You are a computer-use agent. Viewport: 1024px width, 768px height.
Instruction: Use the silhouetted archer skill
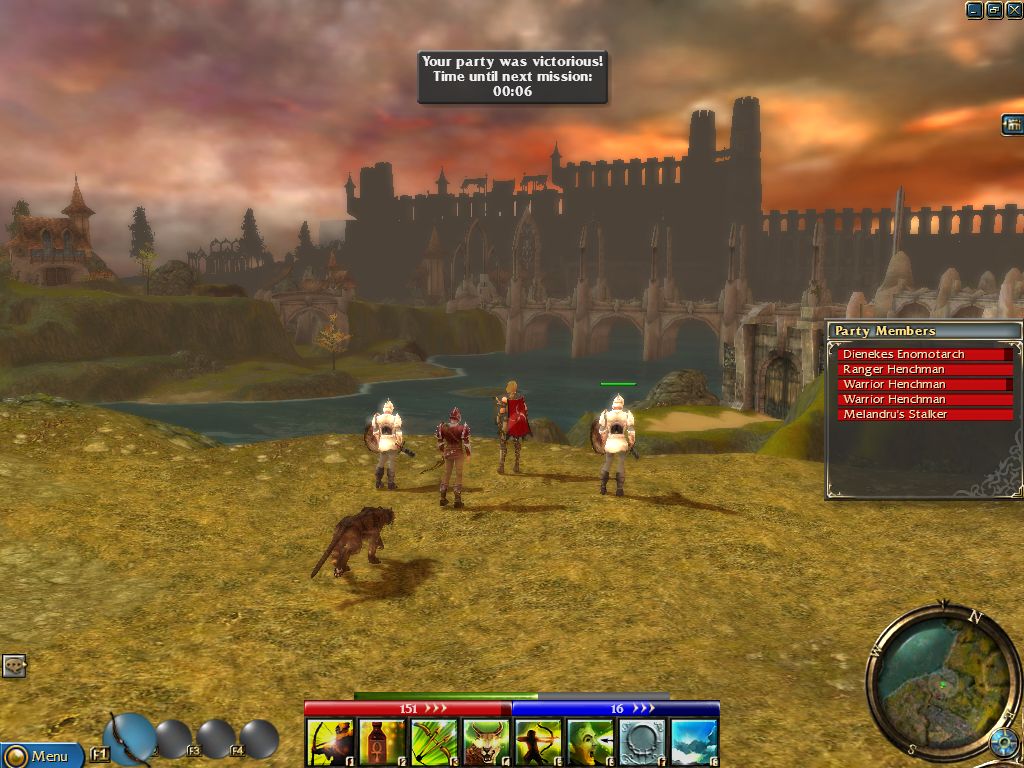click(x=538, y=743)
